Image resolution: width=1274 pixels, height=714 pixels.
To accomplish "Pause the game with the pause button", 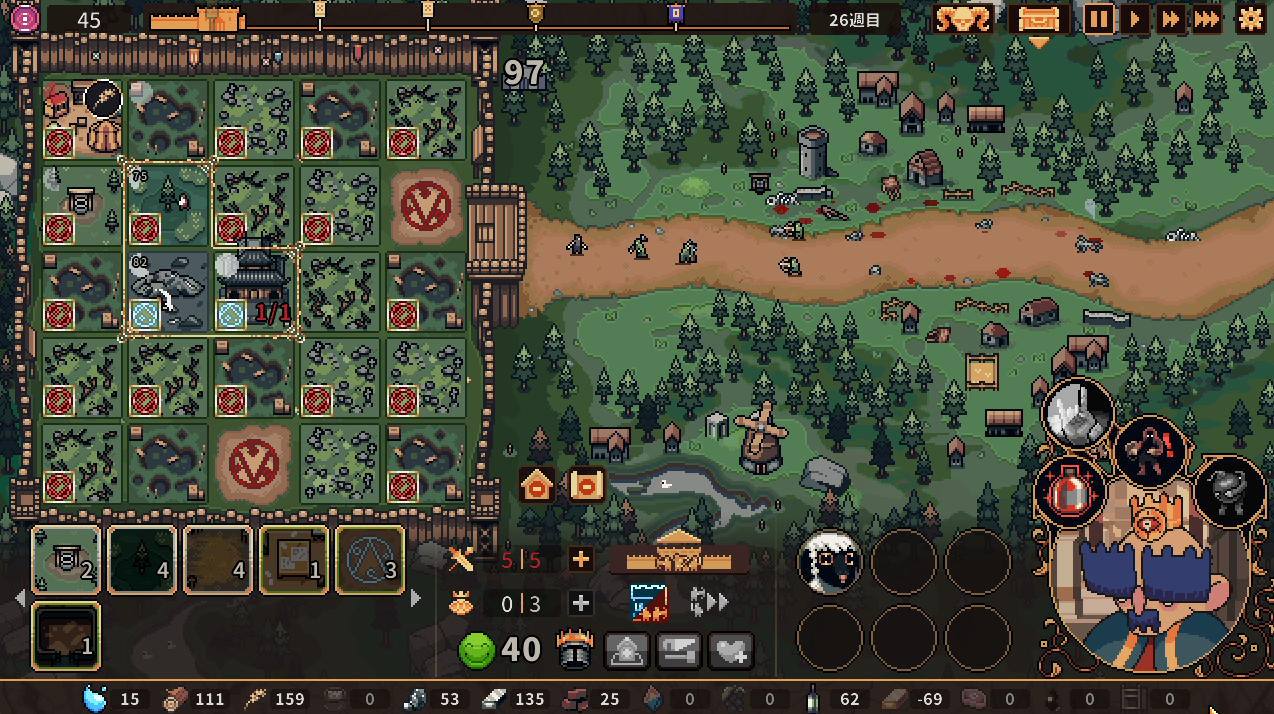I will click(1099, 19).
